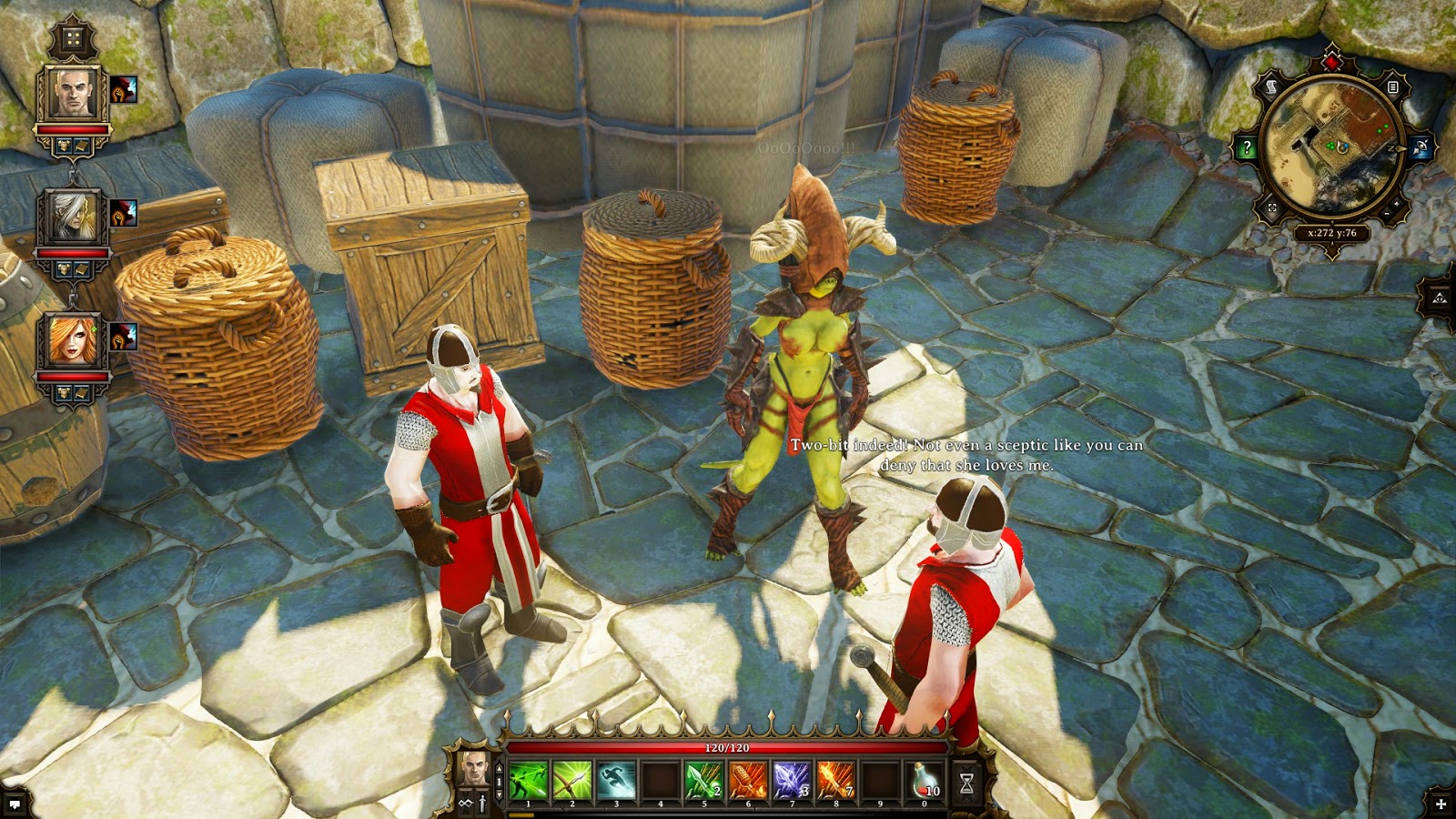Image resolution: width=1456 pixels, height=819 pixels.
Task: Use the green ricochet arrow skill
Action: click(x=528, y=780)
